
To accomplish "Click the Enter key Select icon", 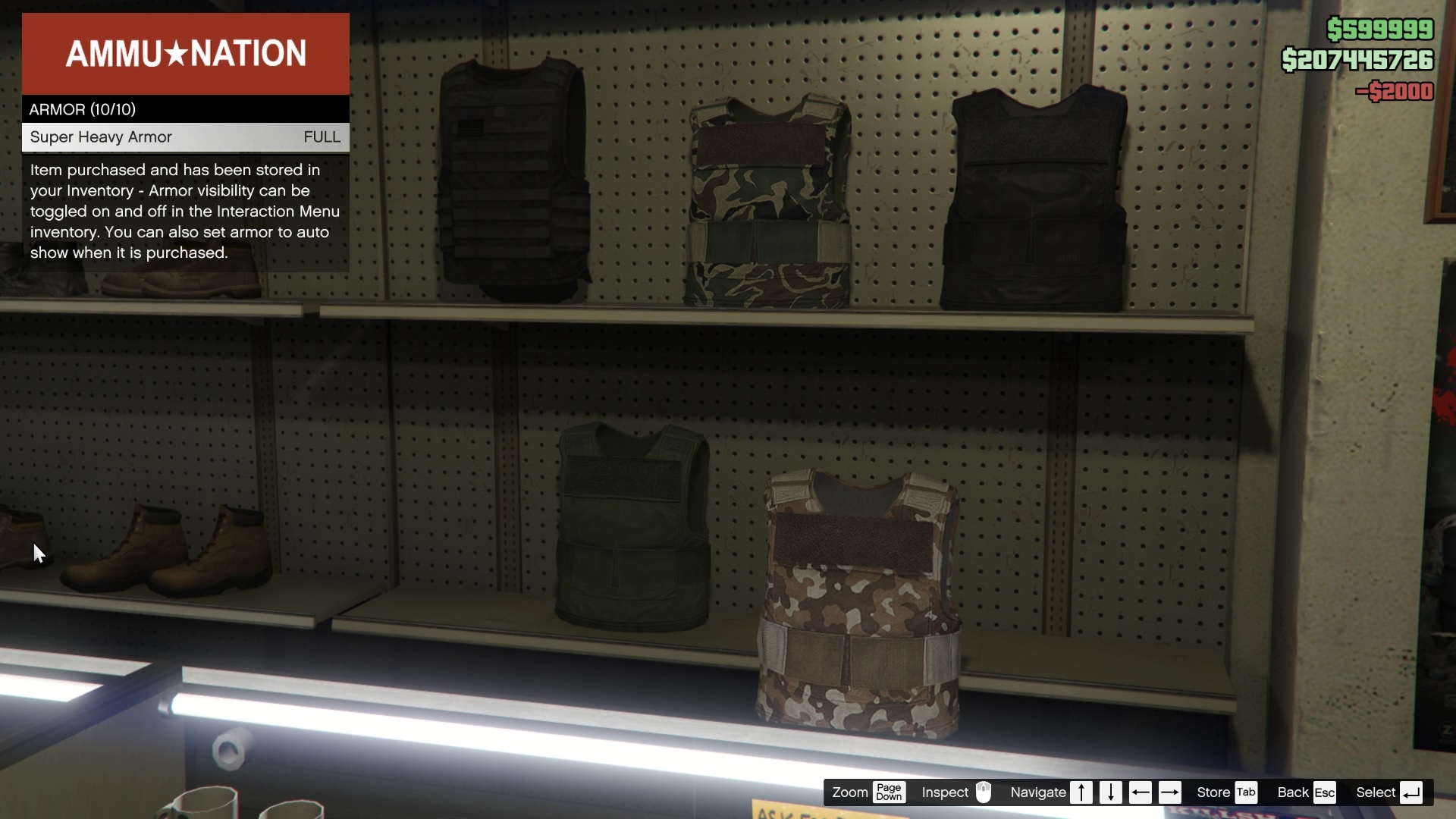I will click(x=1412, y=792).
